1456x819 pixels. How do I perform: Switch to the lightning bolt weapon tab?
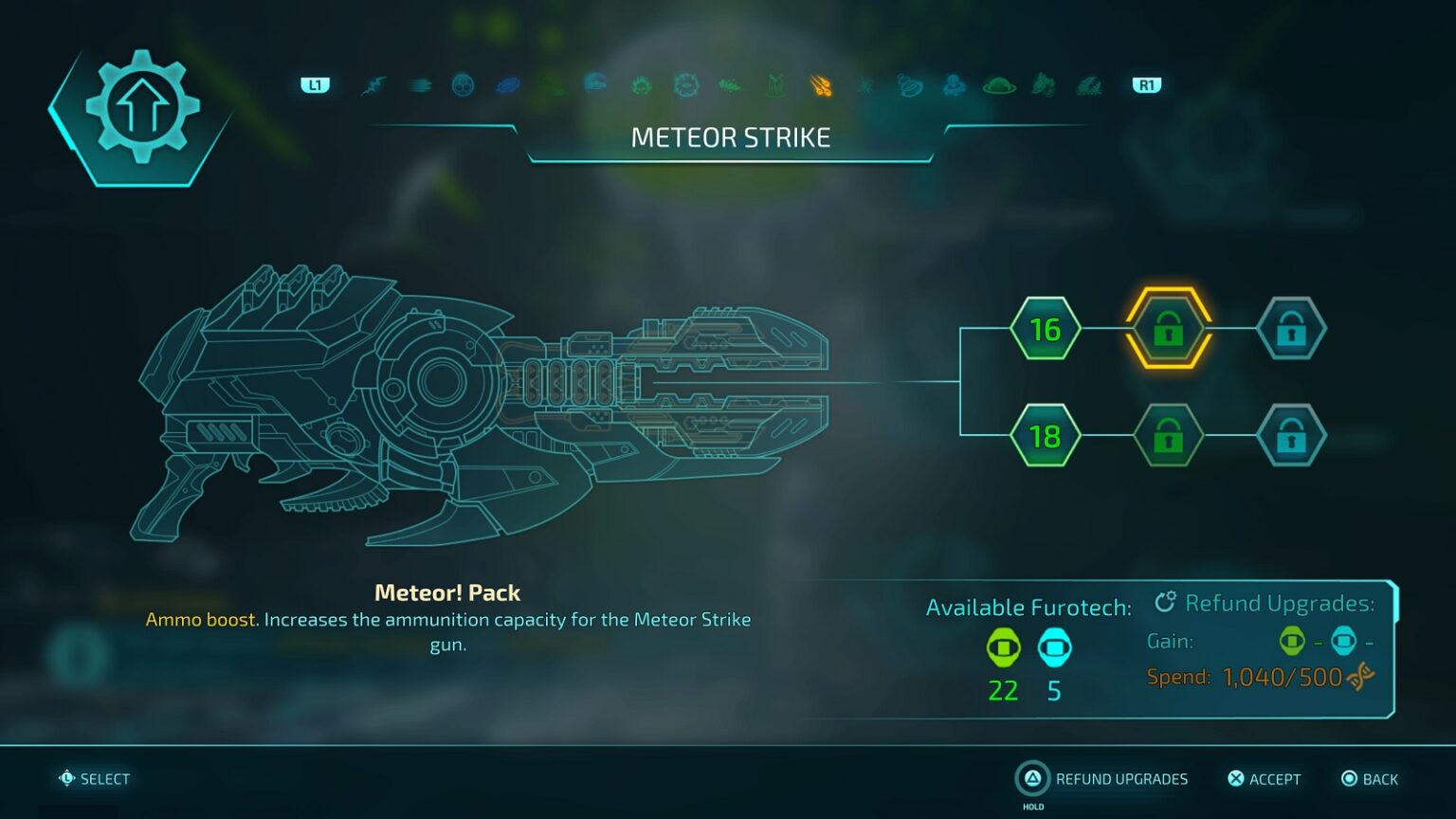373,86
